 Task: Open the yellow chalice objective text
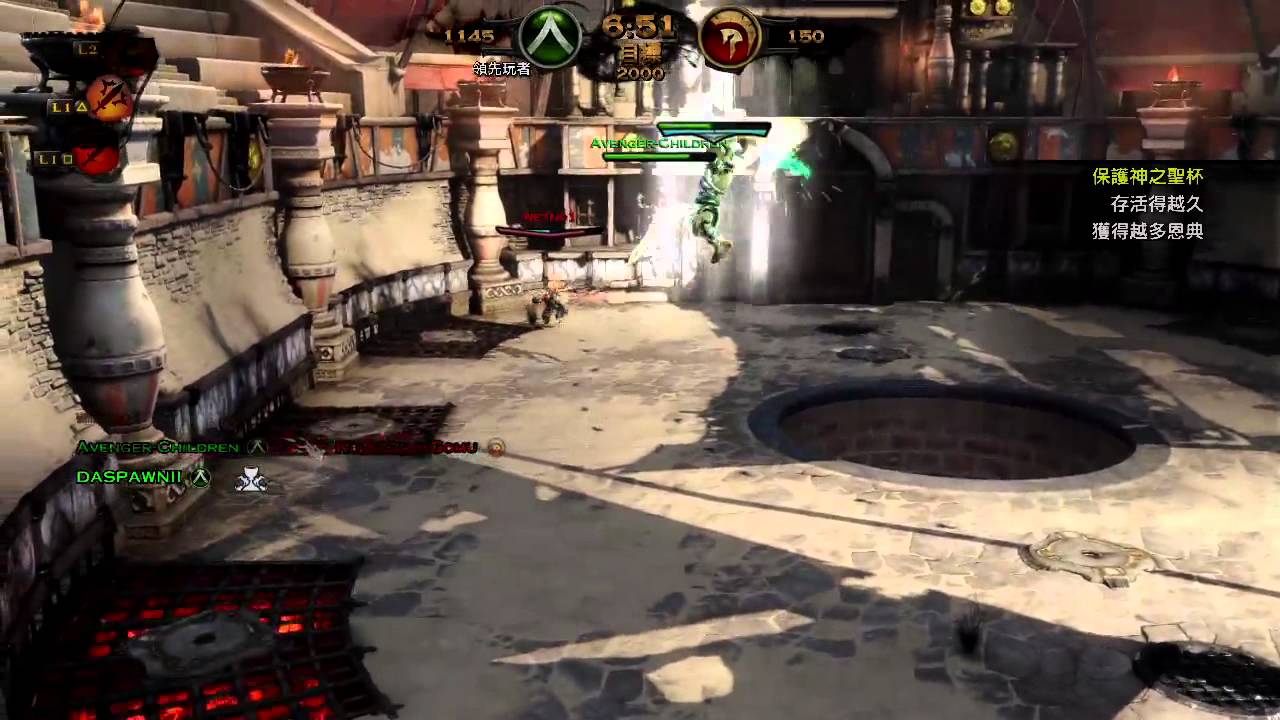[x=1147, y=177]
